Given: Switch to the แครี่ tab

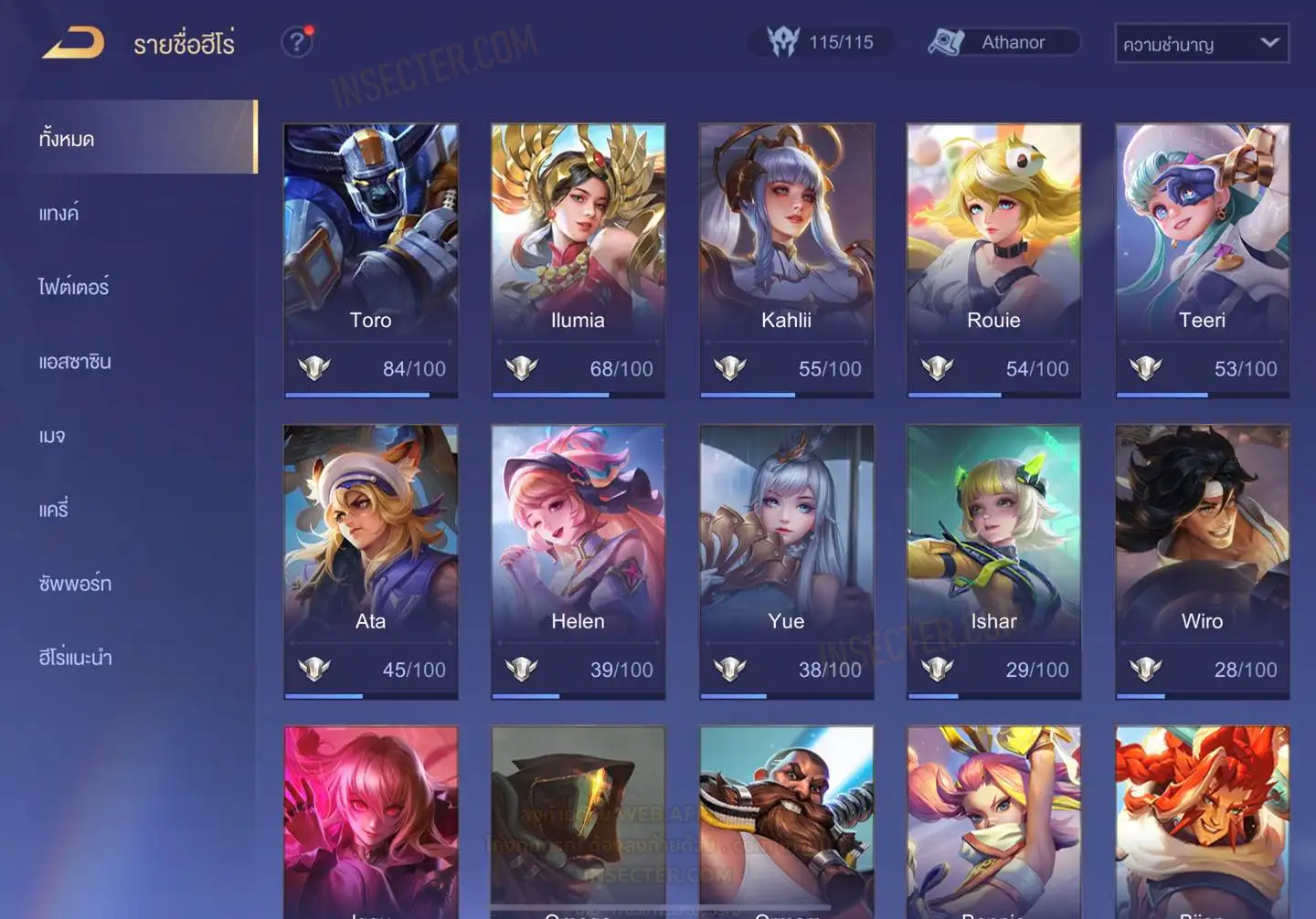Looking at the screenshot, I should pyautogui.click(x=54, y=510).
